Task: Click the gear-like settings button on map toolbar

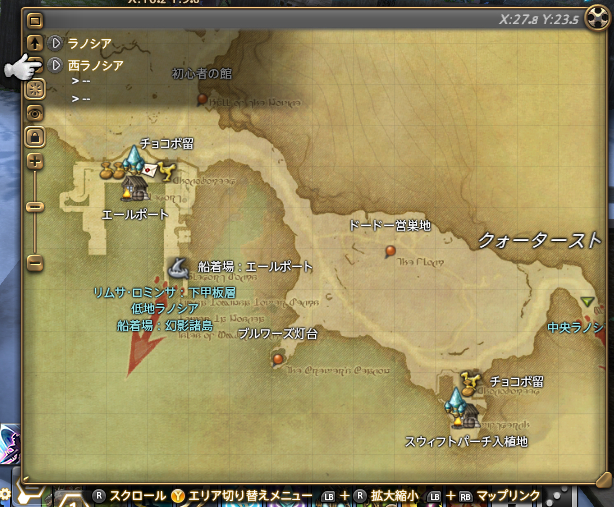Action: click(34, 88)
